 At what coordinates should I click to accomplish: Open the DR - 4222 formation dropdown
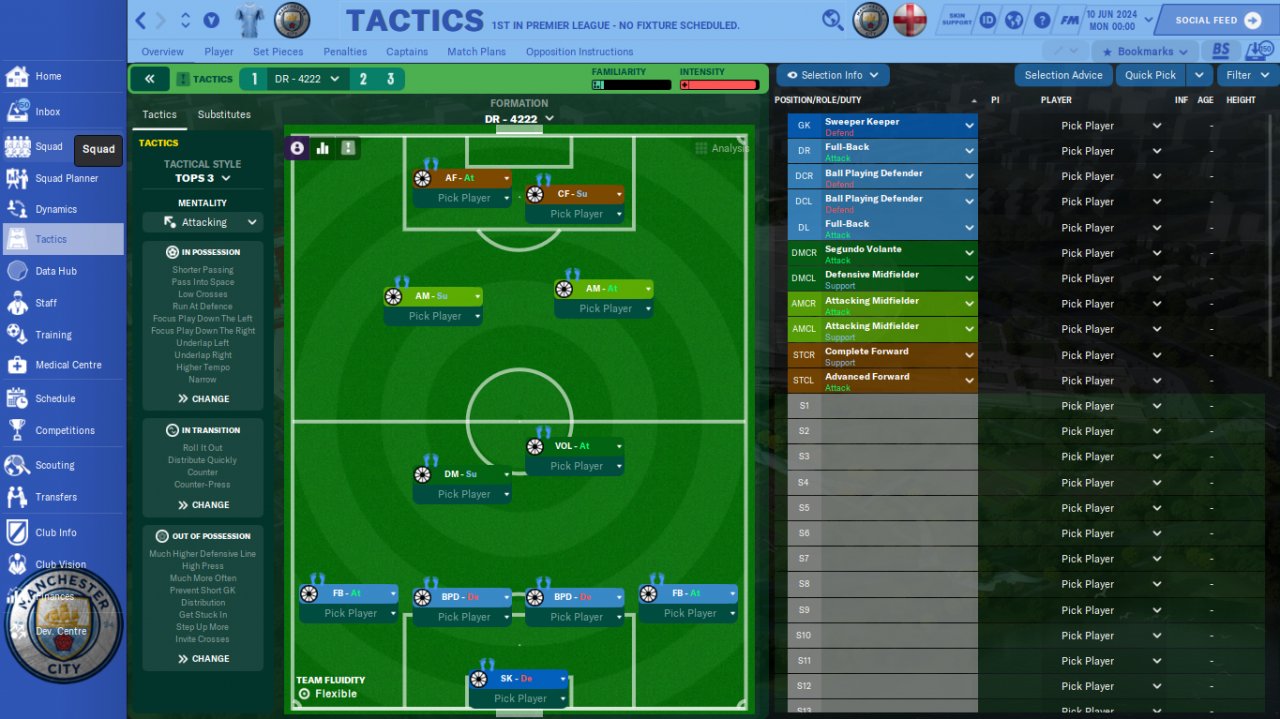pos(519,119)
